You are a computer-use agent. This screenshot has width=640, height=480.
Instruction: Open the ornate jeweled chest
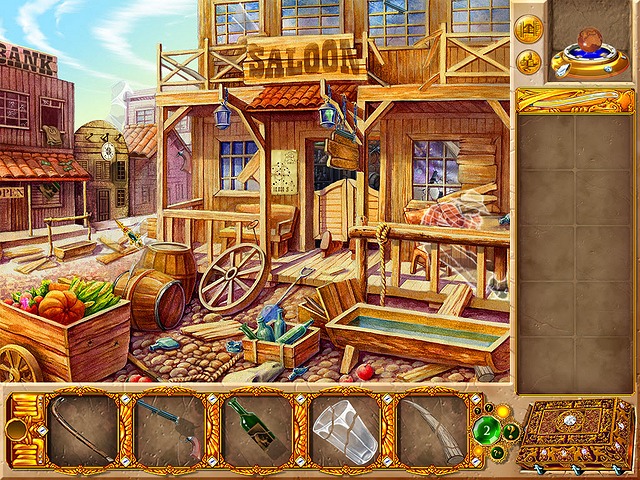tap(581, 432)
